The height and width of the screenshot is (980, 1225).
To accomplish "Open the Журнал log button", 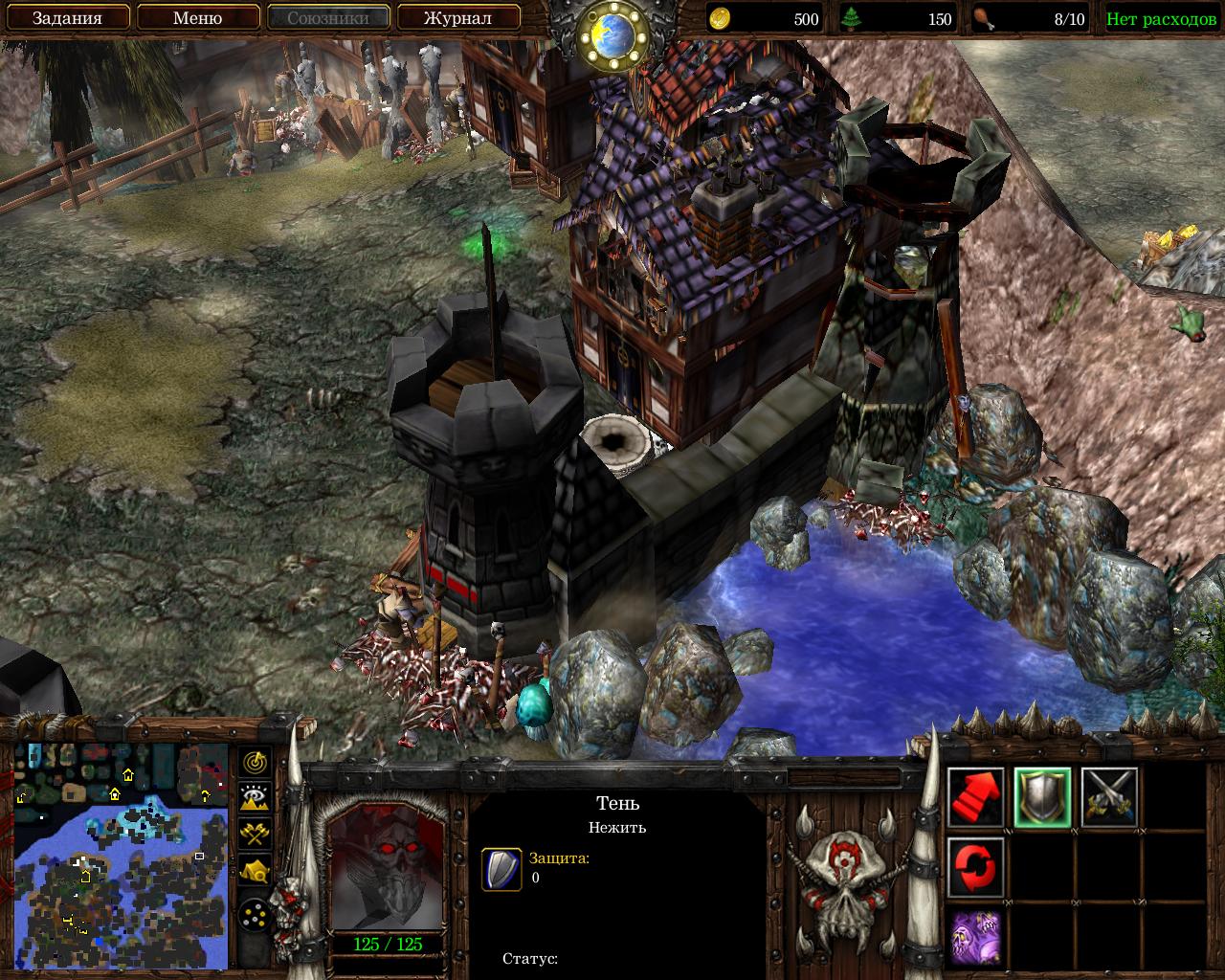I will (x=458, y=18).
